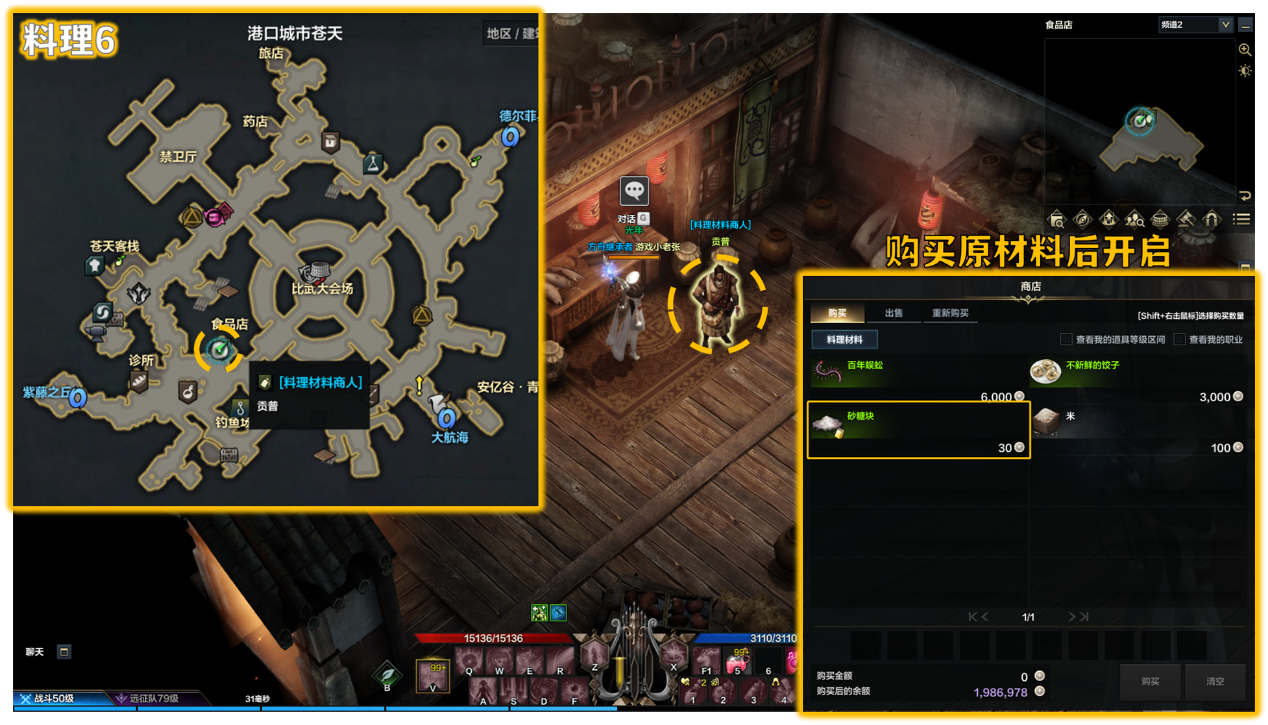Choose the 料理材料 category filter
Image resolution: width=1268 pixels, height=725 pixels.
tap(844, 340)
